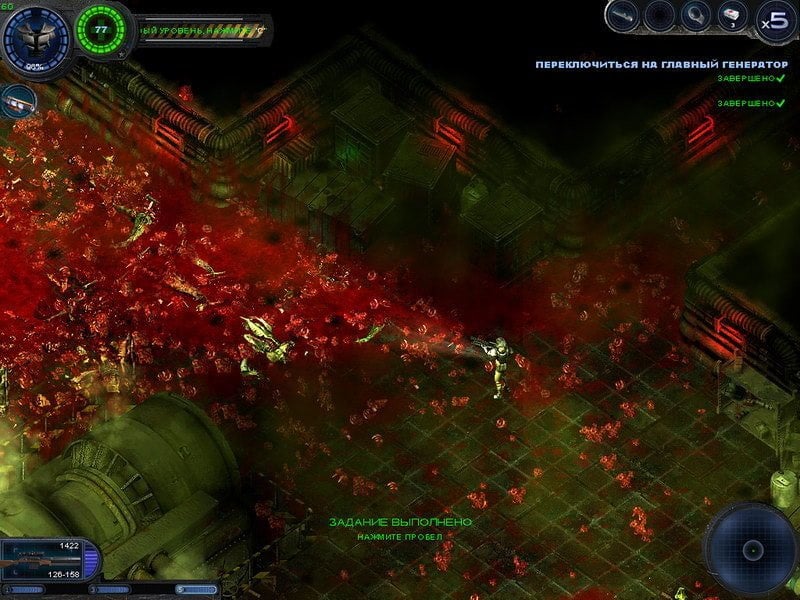800x600 pixels.
Task: Use the medkit item slot
Action: pos(730,16)
